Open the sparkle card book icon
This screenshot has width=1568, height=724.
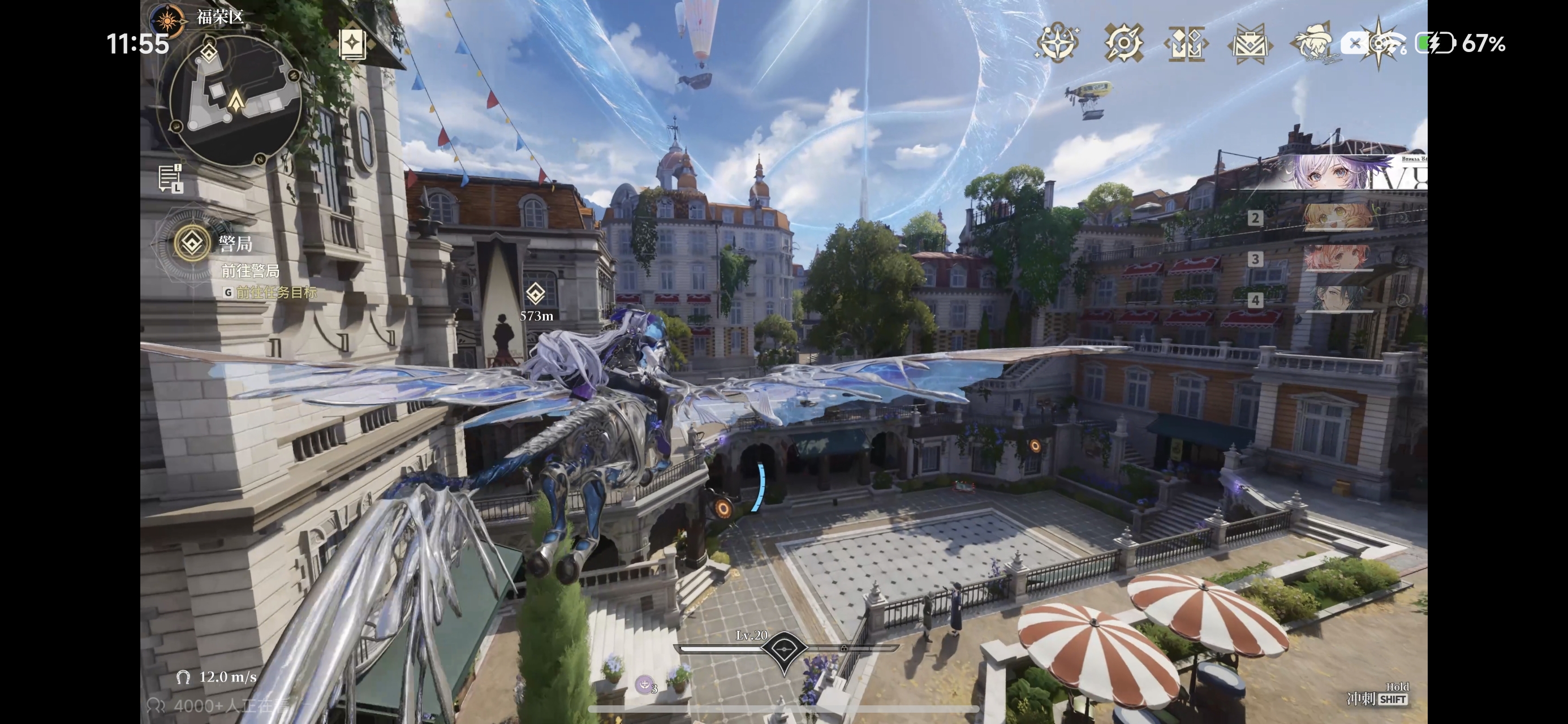352,44
